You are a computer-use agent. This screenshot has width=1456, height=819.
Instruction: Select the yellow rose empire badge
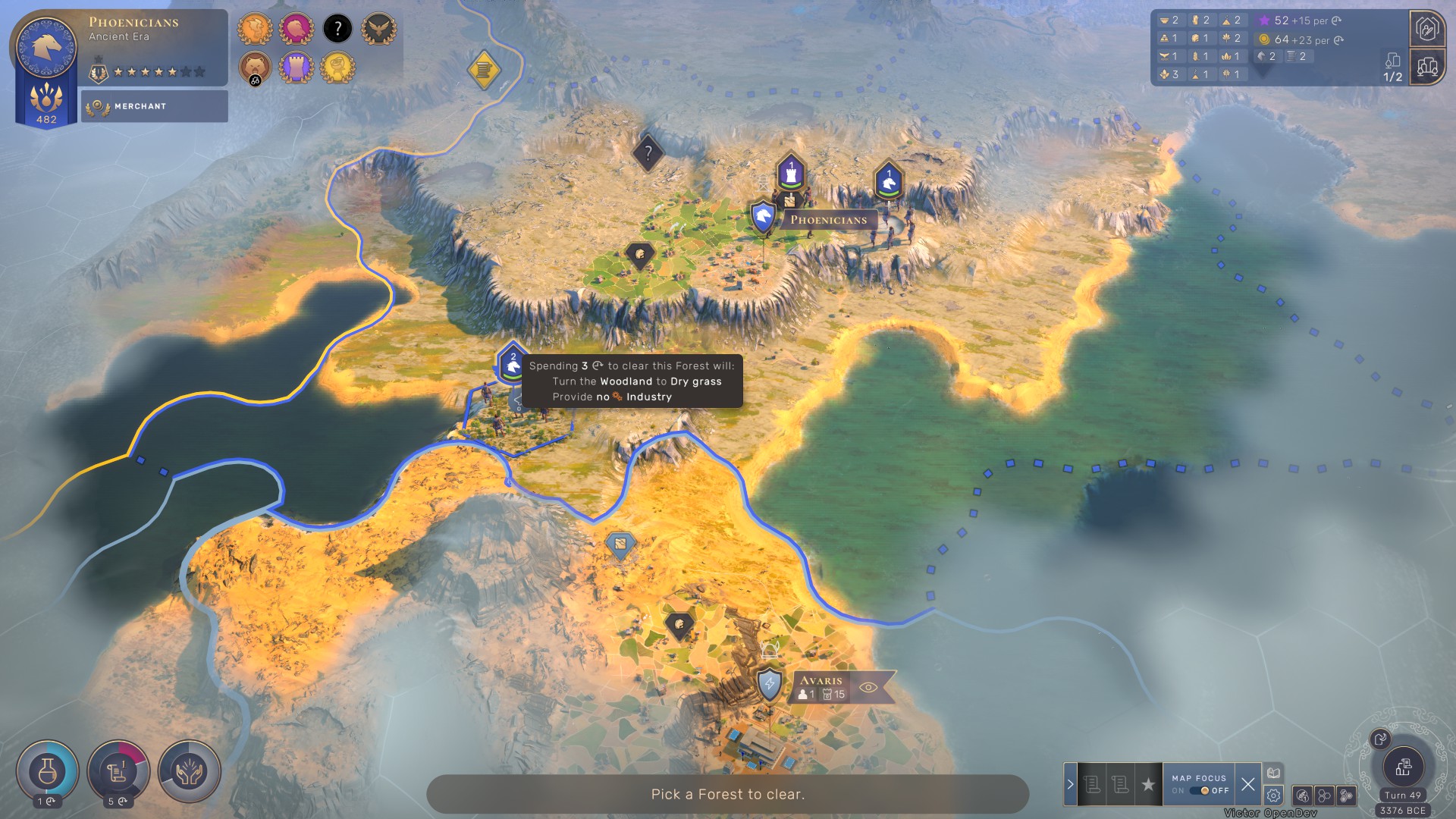(337, 68)
